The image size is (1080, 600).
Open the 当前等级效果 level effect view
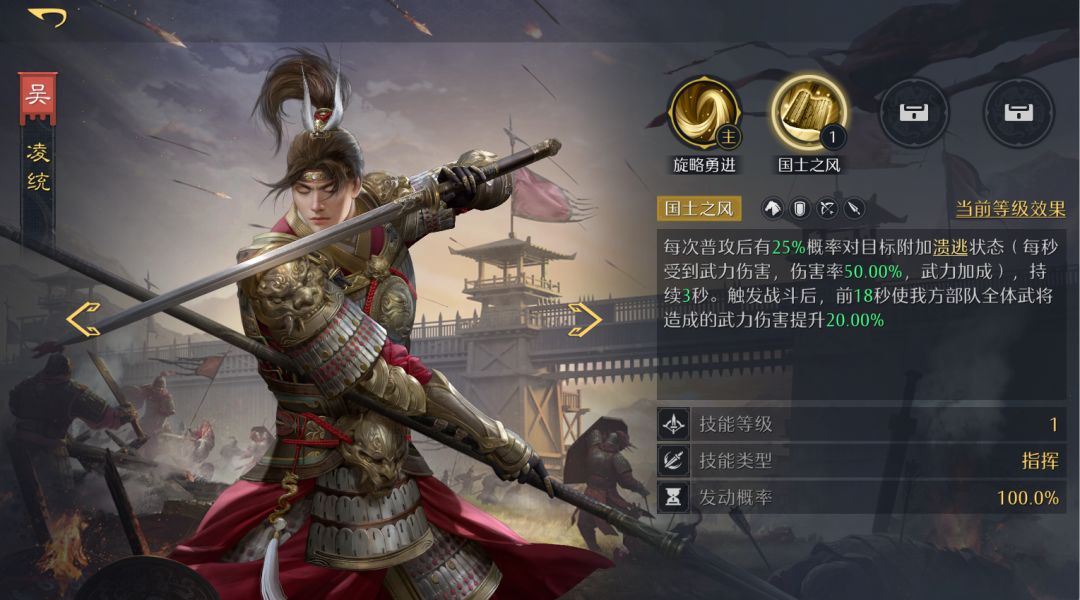tap(1010, 209)
